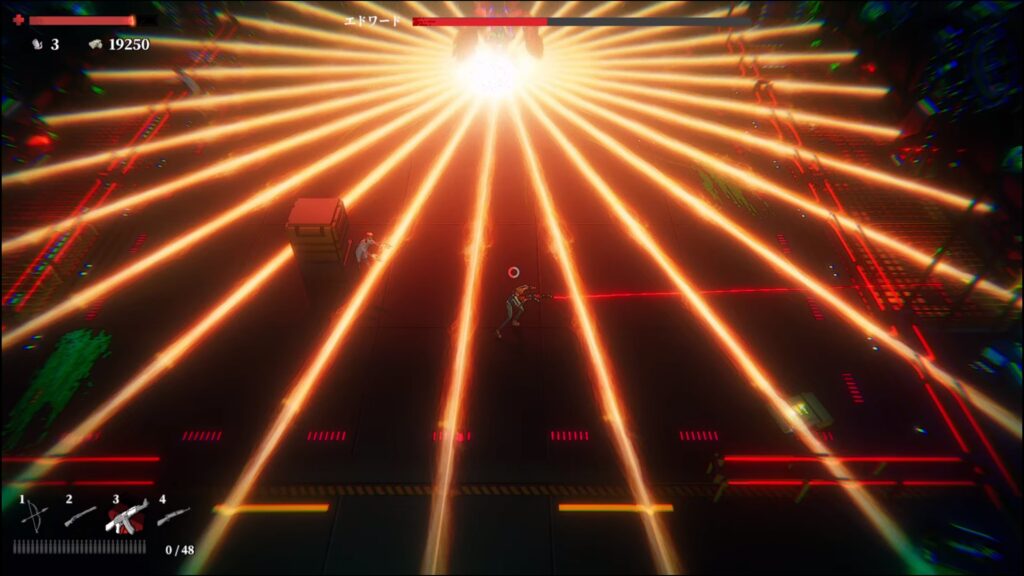This screenshot has height=576, width=1024.
Task: Choose the AK-47 assault rifle slot
Action: tap(127, 516)
